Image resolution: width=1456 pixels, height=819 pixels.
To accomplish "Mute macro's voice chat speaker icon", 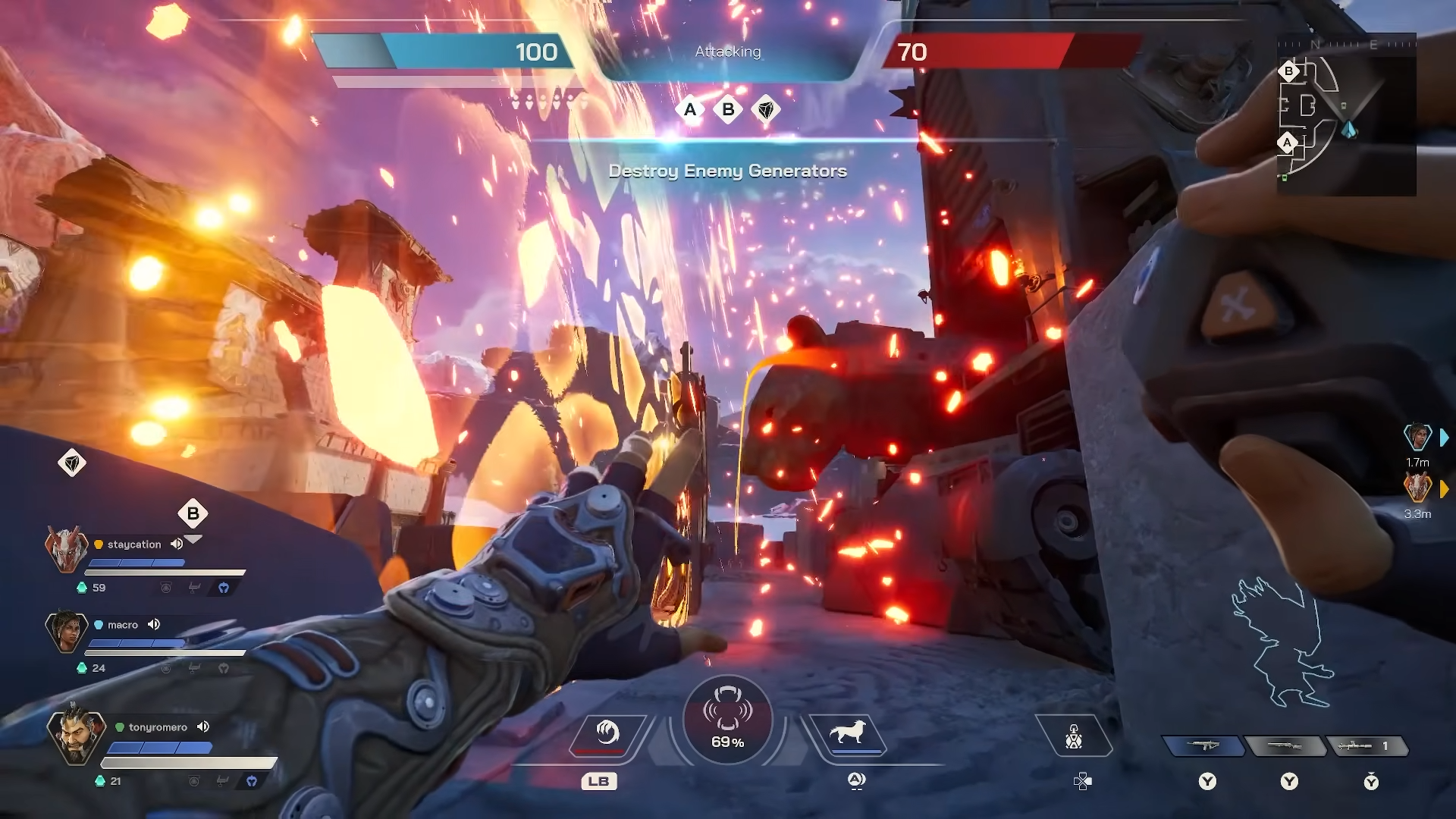I will click(154, 624).
